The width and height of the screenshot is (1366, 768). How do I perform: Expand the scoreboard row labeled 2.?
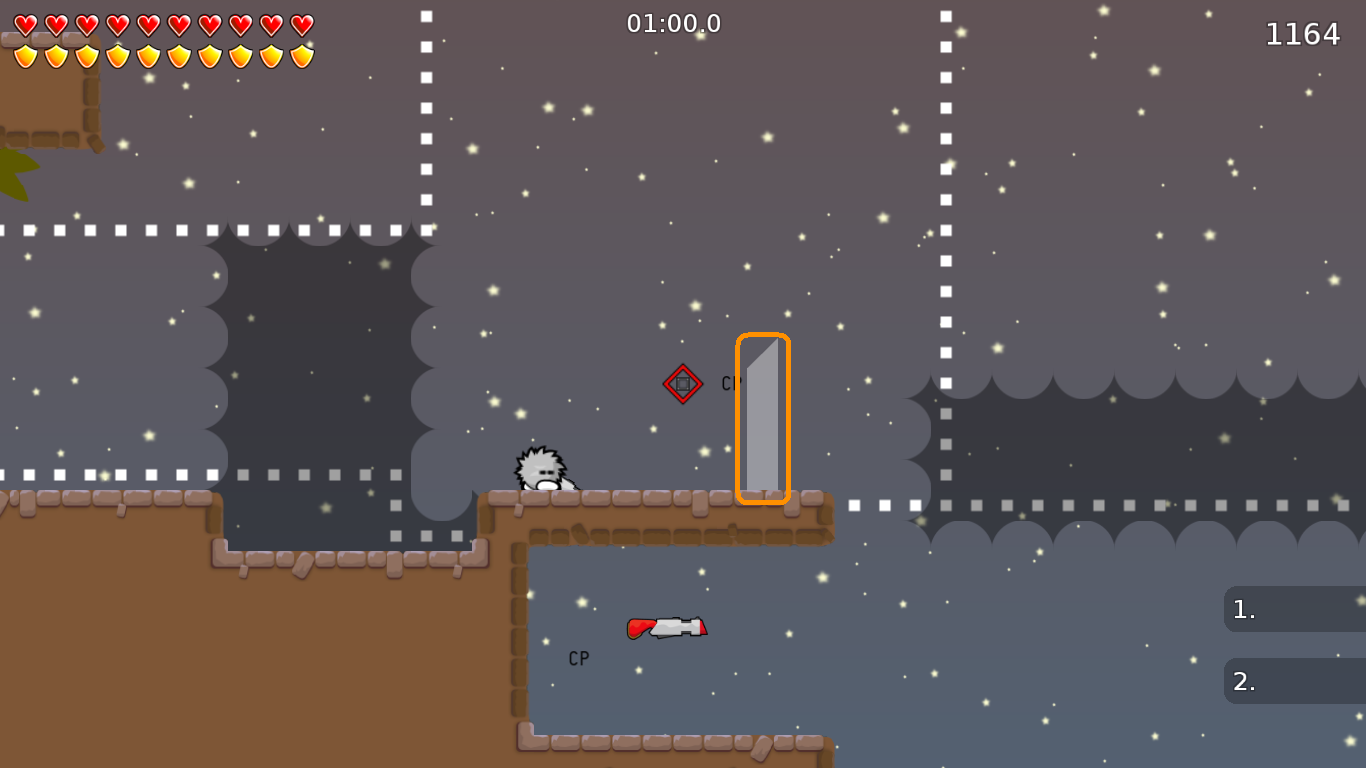click(1294, 681)
